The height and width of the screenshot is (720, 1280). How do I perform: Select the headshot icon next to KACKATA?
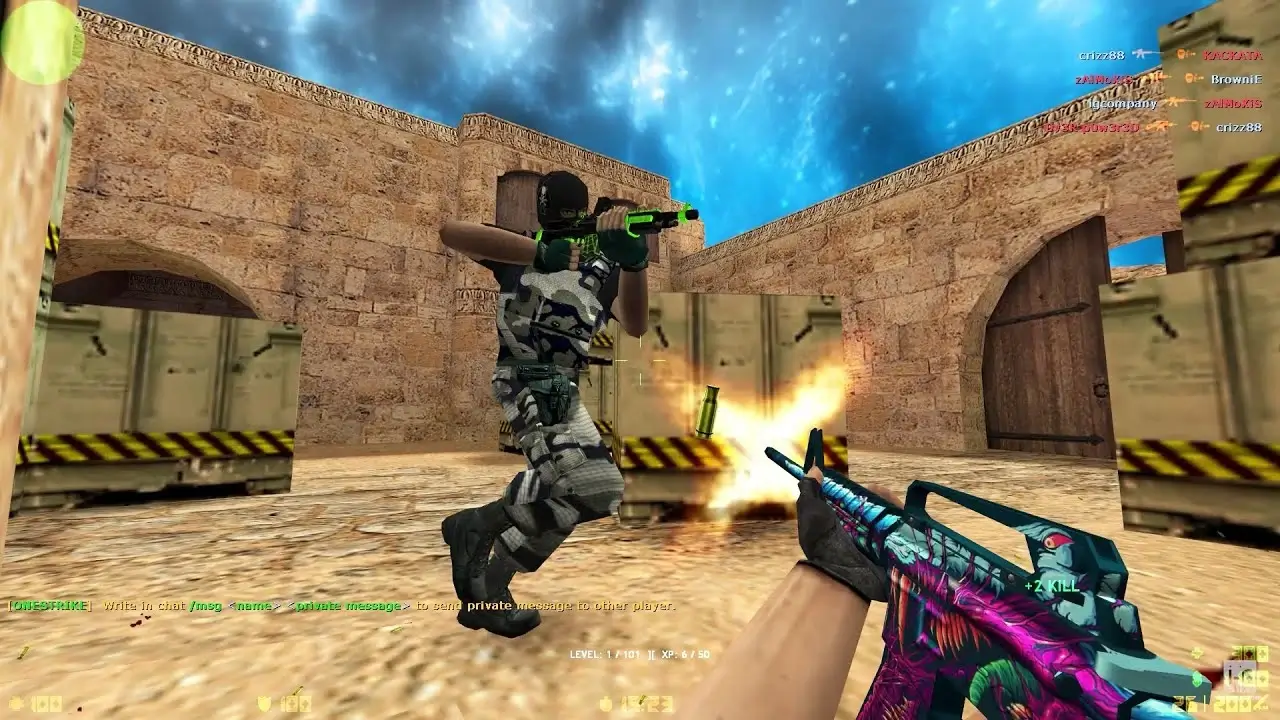coord(1182,54)
